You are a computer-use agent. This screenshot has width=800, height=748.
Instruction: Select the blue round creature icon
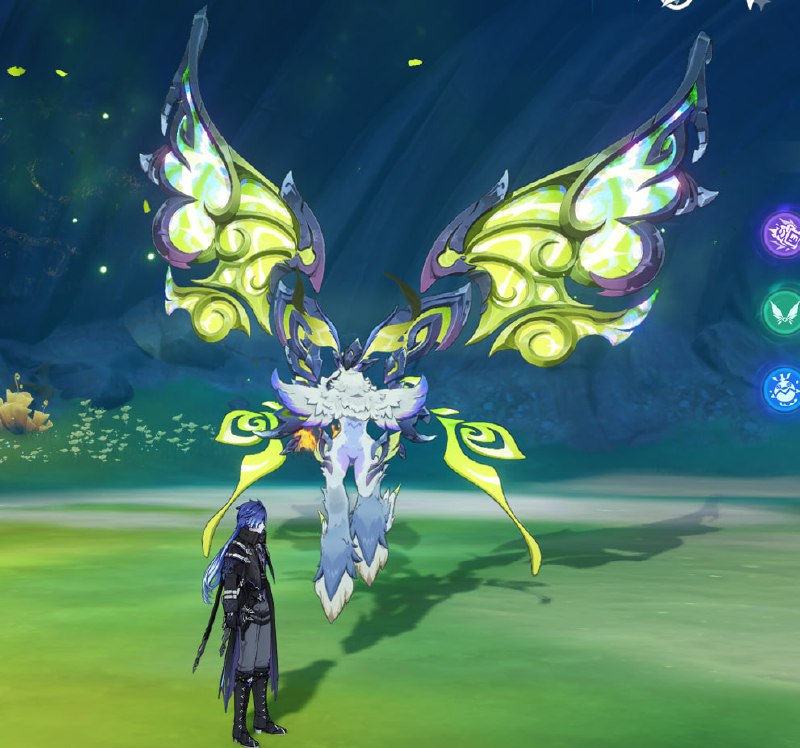(x=783, y=389)
